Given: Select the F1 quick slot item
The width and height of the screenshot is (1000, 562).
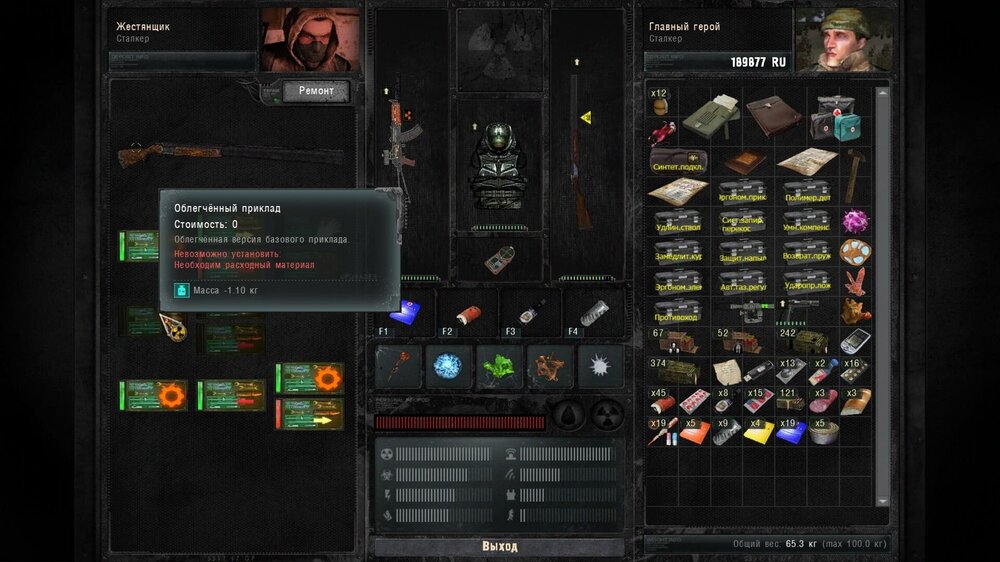Looking at the screenshot, I should pyautogui.click(x=406, y=312).
